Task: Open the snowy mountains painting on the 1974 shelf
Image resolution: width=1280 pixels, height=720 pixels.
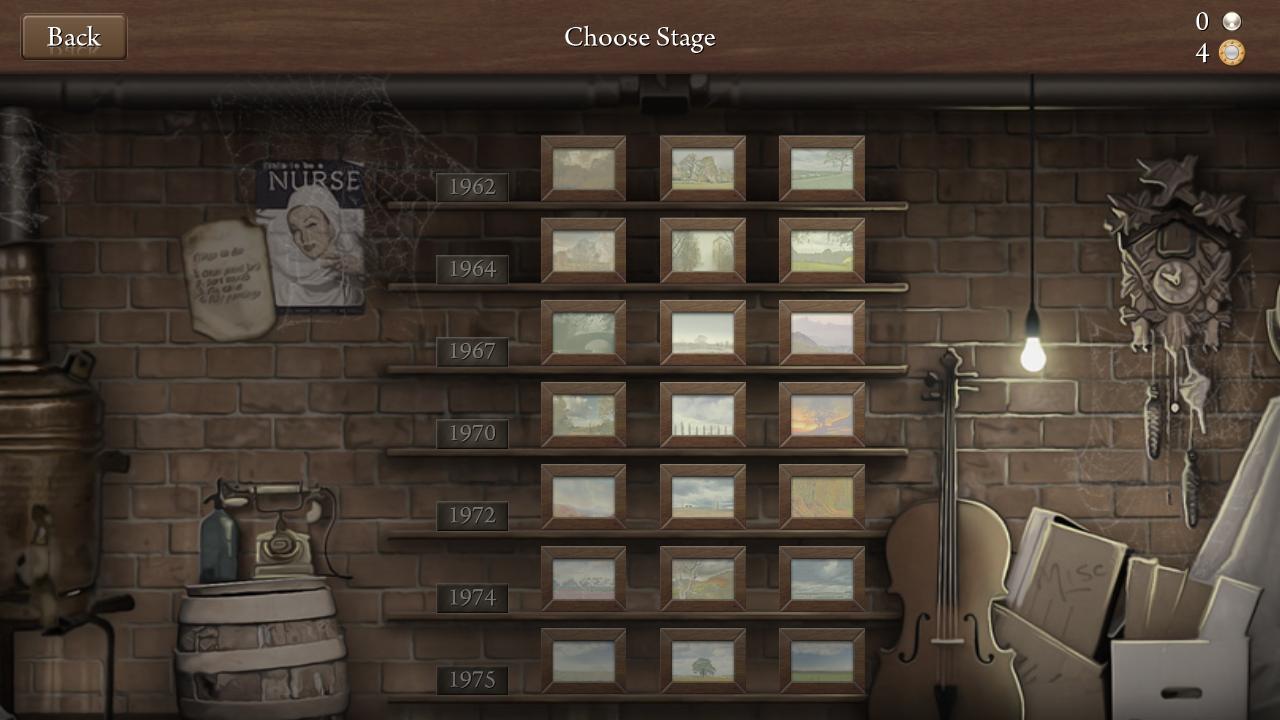Action: 584,578
